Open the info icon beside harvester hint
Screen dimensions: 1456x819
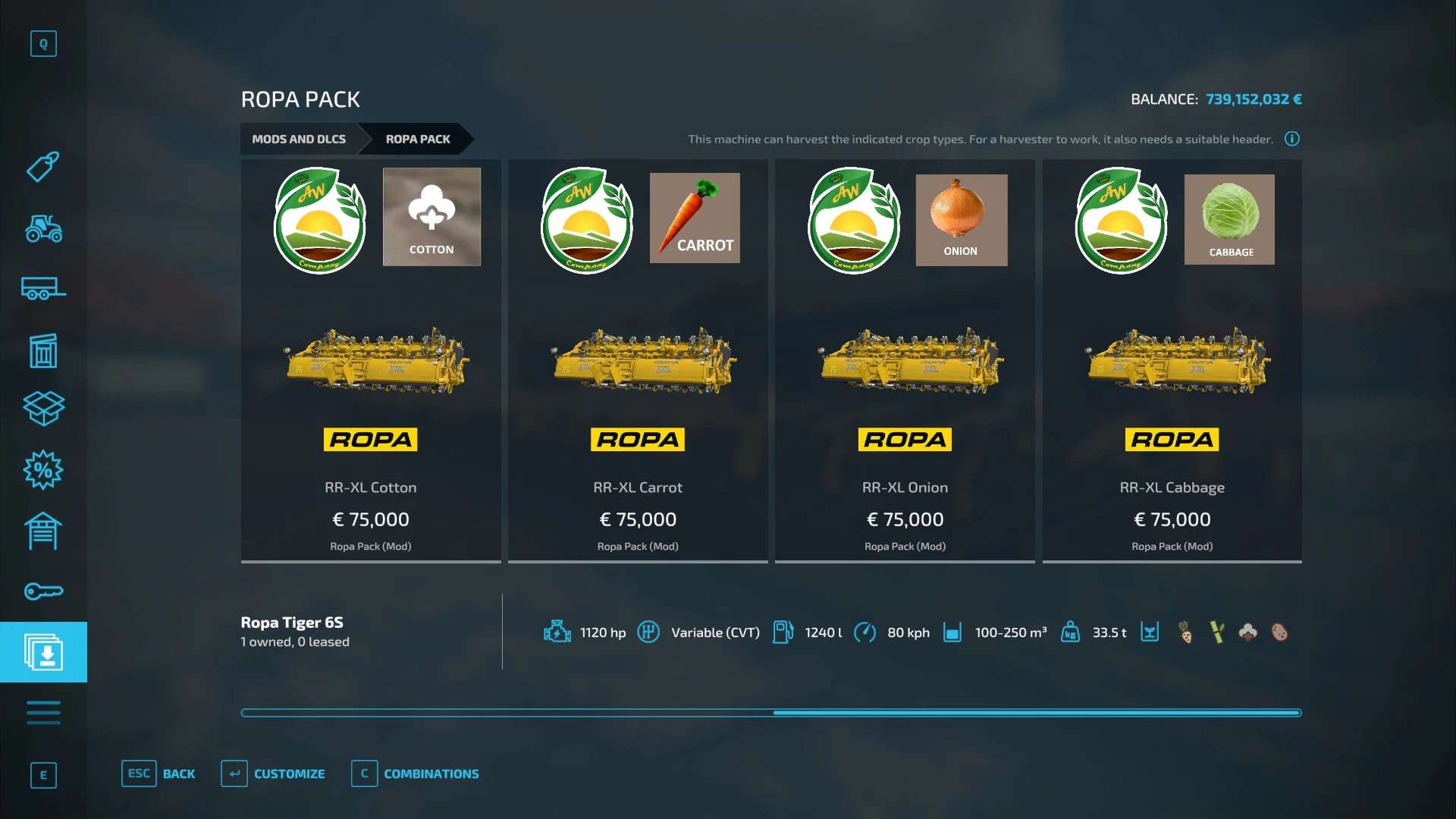click(1292, 139)
